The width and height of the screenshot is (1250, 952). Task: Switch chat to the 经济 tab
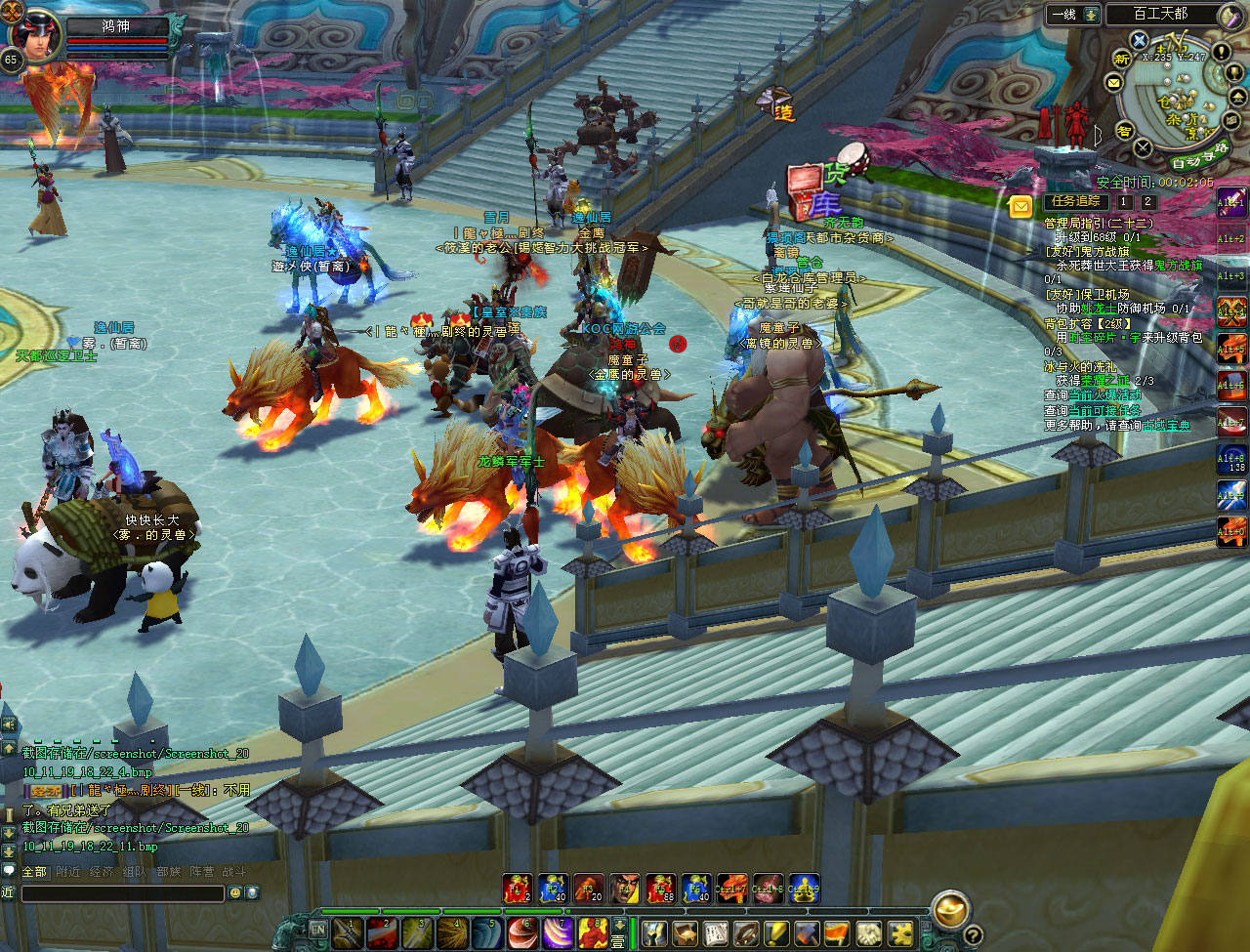click(102, 872)
